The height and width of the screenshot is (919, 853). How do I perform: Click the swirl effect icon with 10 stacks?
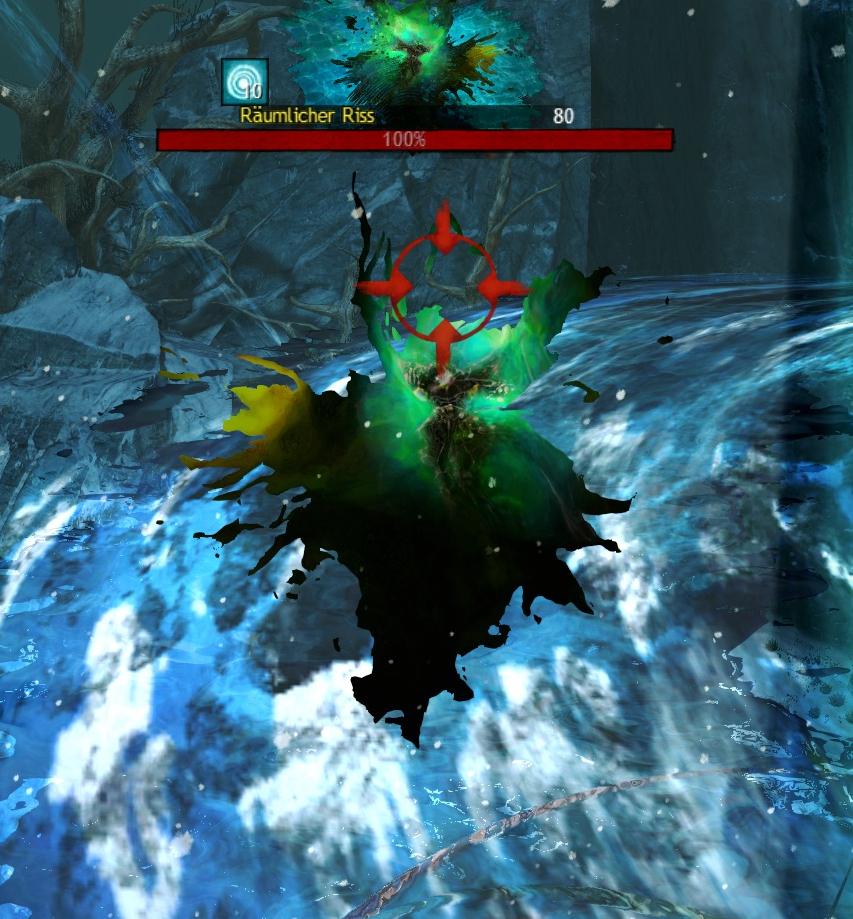pos(244,81)
